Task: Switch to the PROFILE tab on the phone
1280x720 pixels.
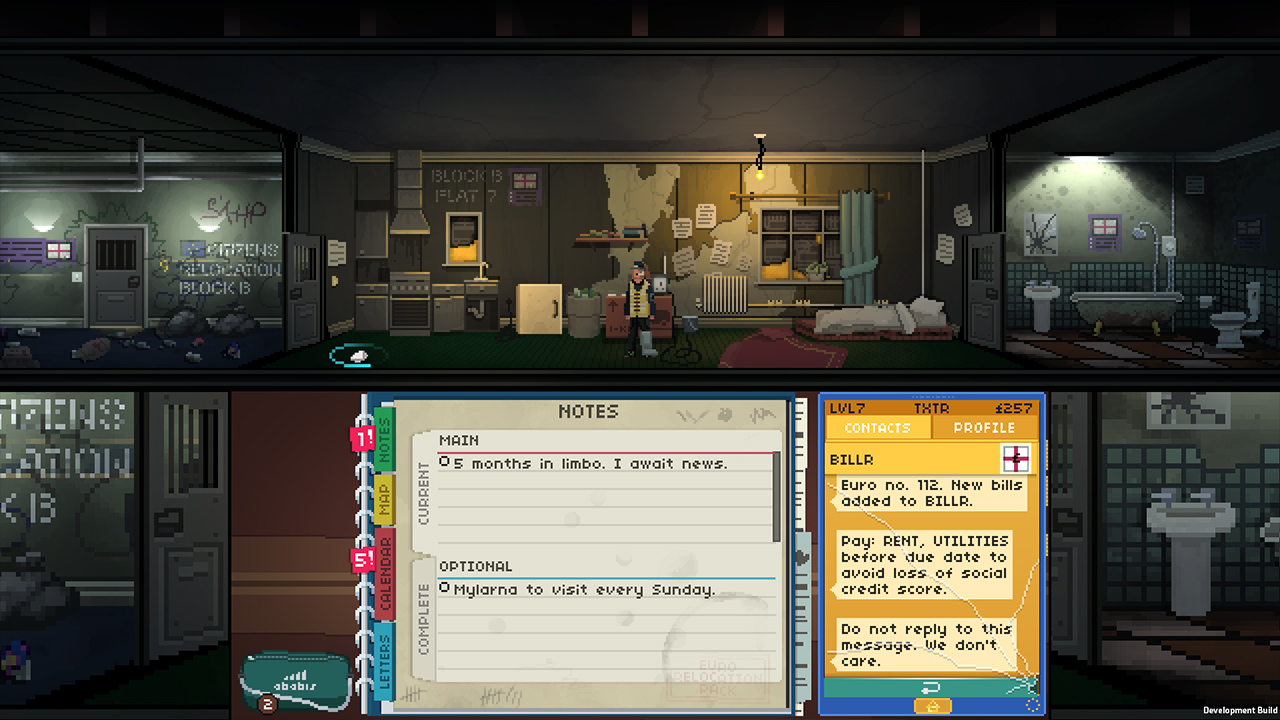Action: click(984, 427)
